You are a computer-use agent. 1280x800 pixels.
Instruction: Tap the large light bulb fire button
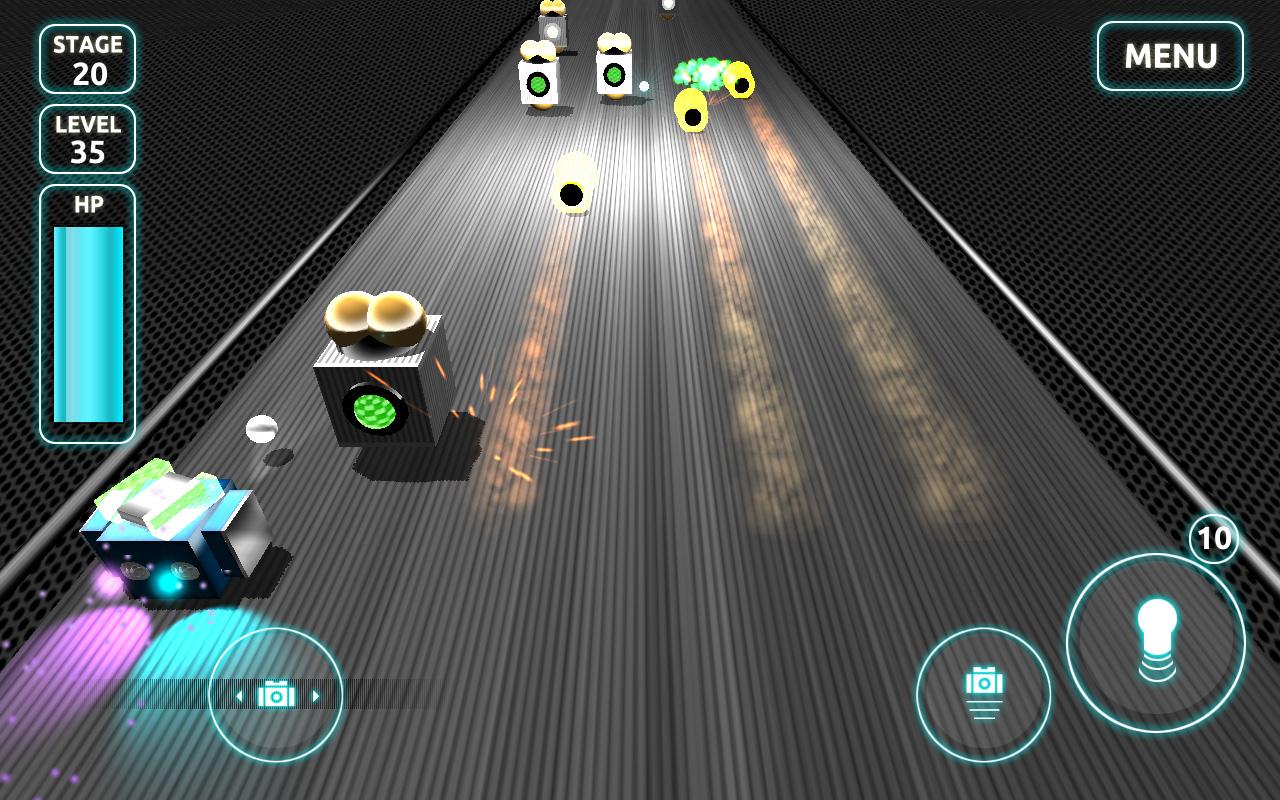(x=1155, y=641)
